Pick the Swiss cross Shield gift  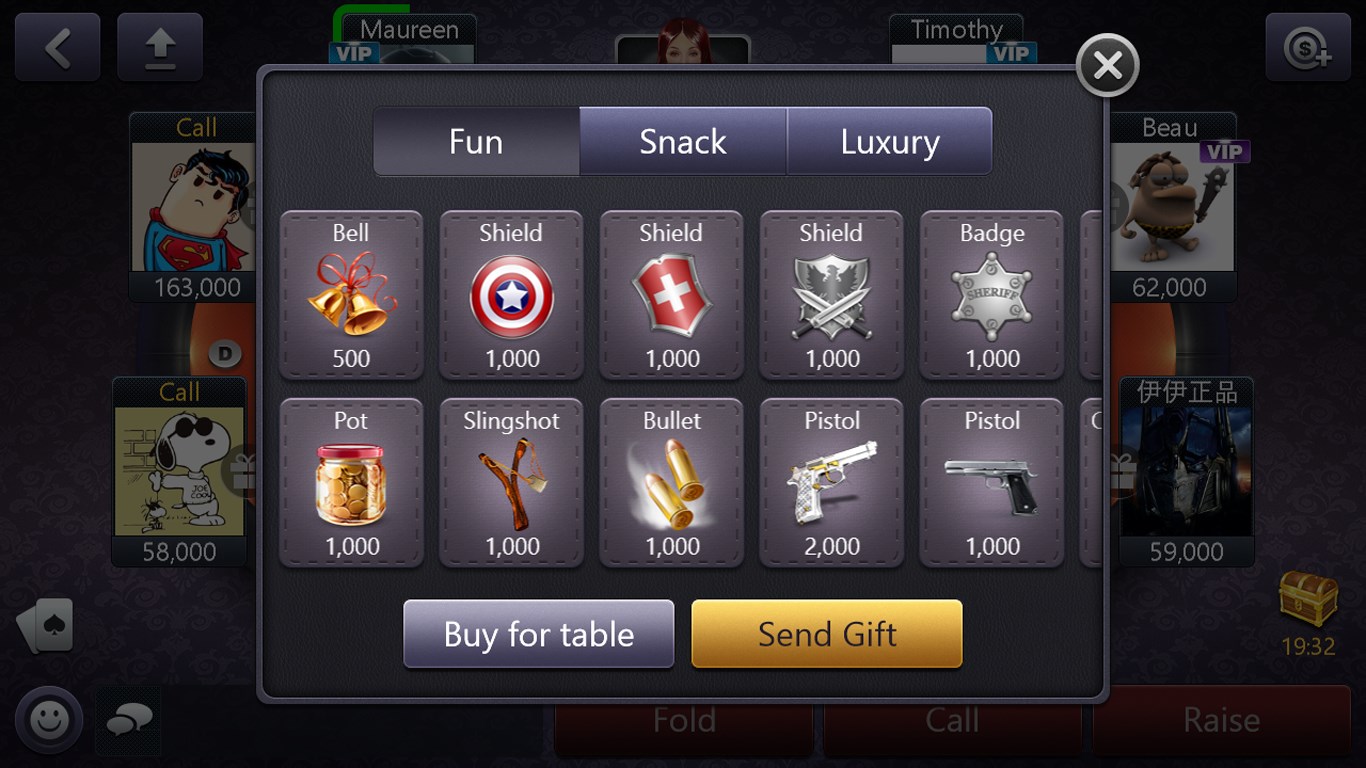[x=671, y=295]
